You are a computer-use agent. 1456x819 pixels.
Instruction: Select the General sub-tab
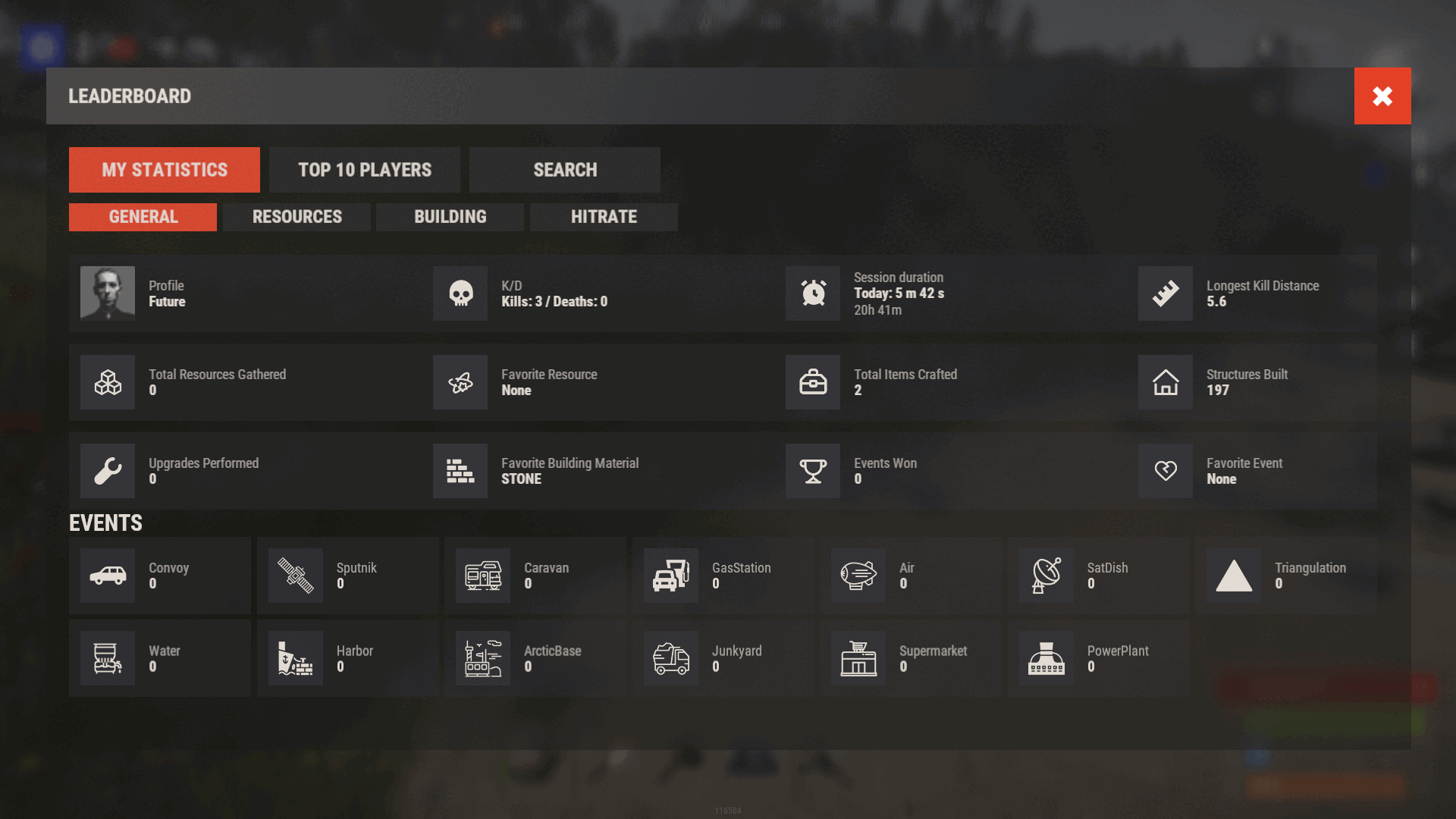(143, 217)
